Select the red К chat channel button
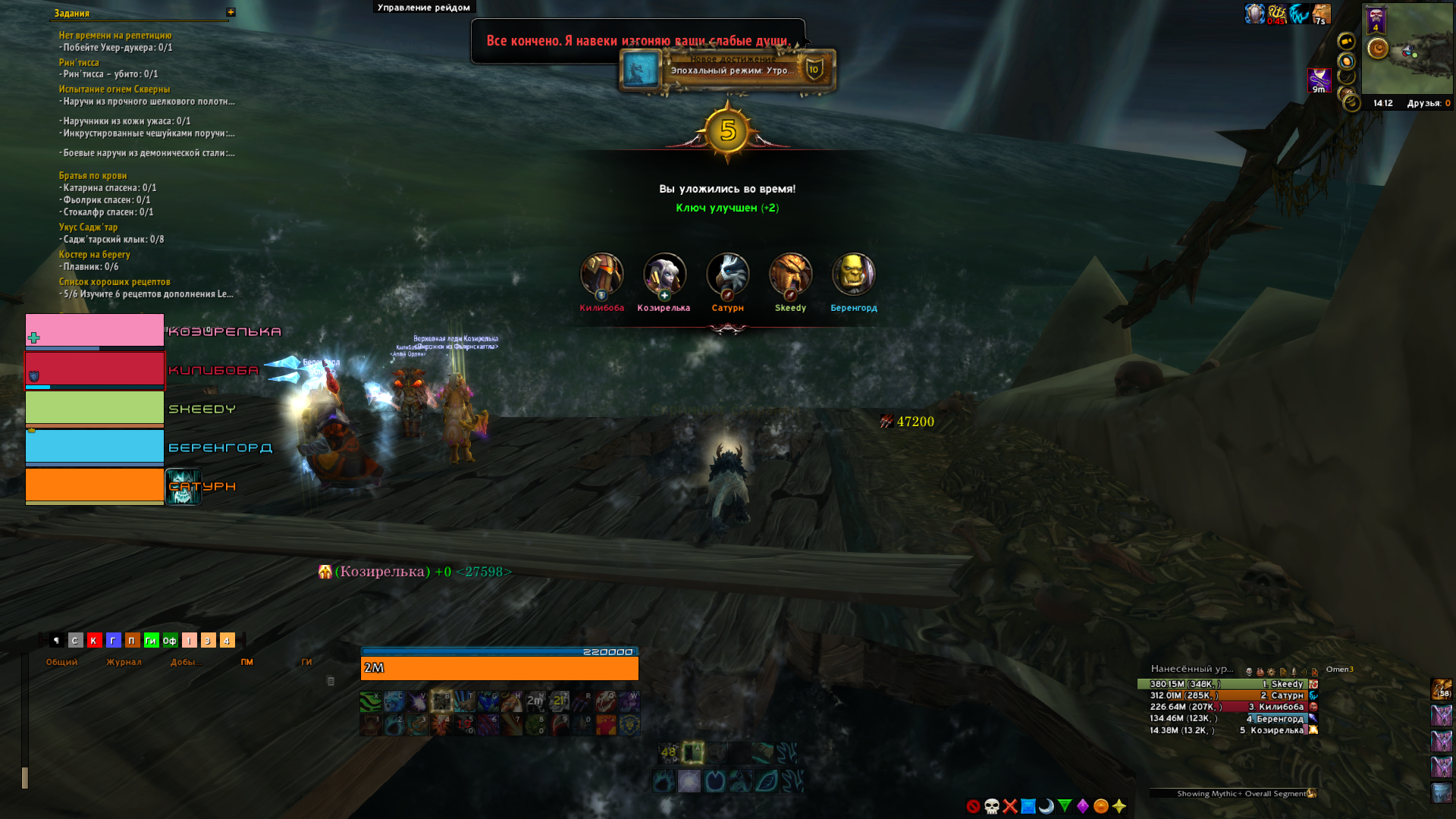This screenshot has width=1456, height=819. [94, 641]
